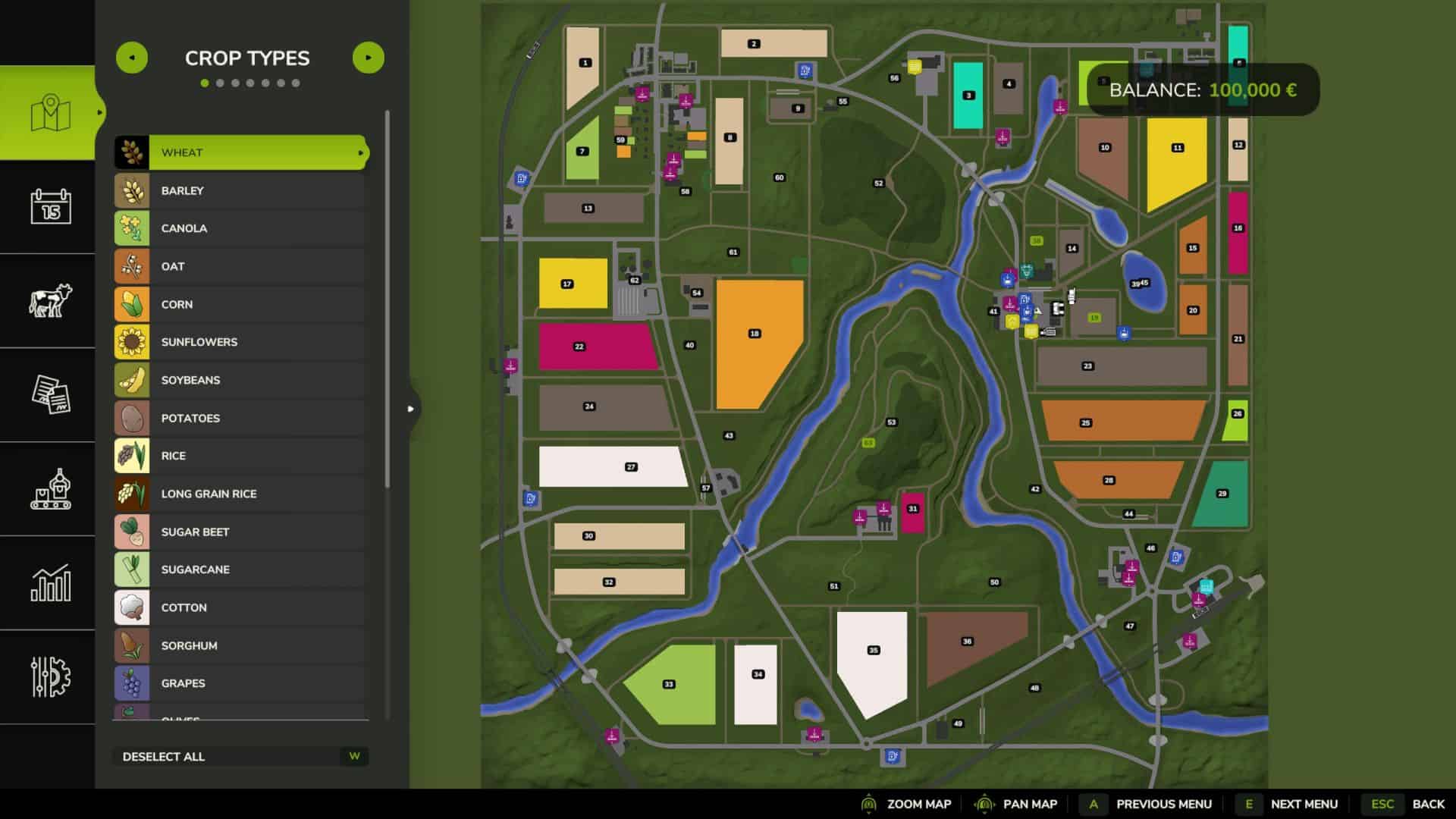Screen dimensions: 1456x819
Task: Toggle the Sunflowers crop filter
Action: click(241, 342)
